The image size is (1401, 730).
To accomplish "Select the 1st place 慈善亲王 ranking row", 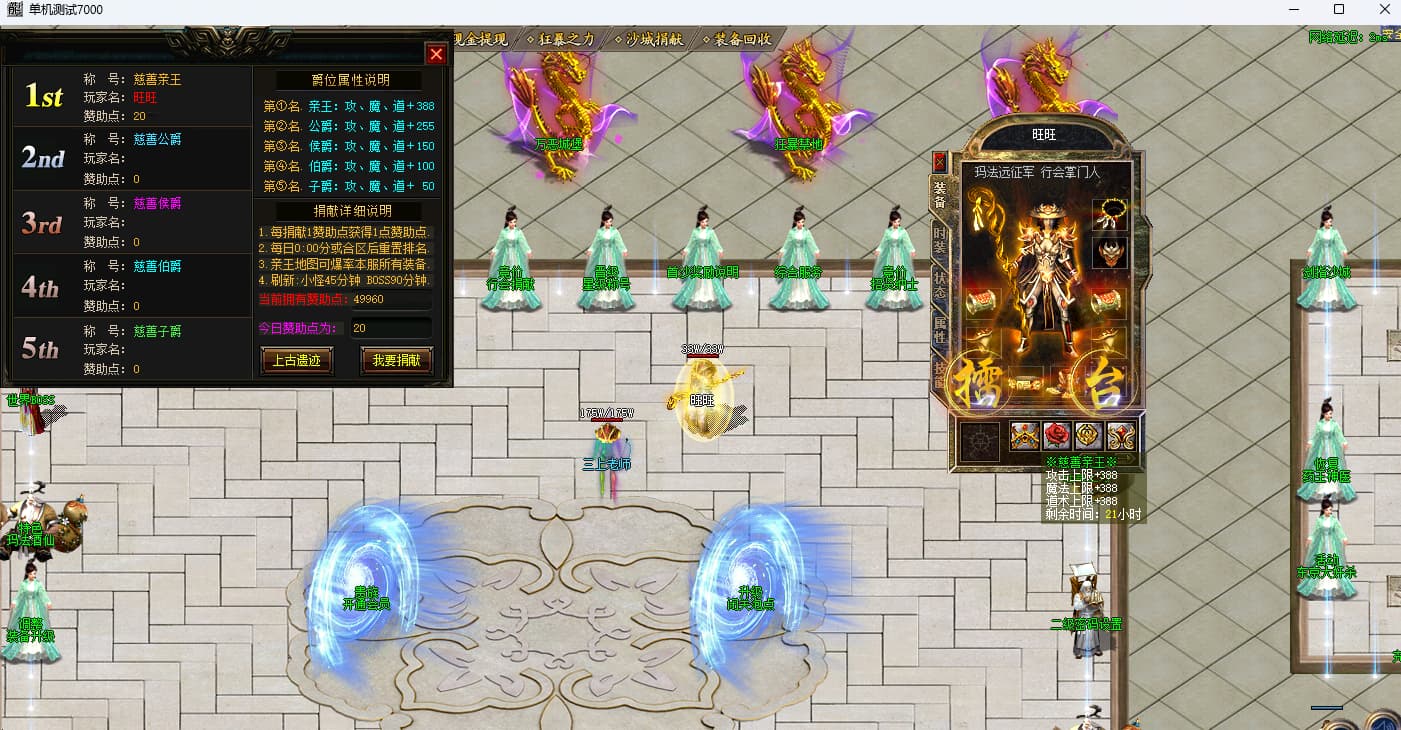I will tap(128, 97).
